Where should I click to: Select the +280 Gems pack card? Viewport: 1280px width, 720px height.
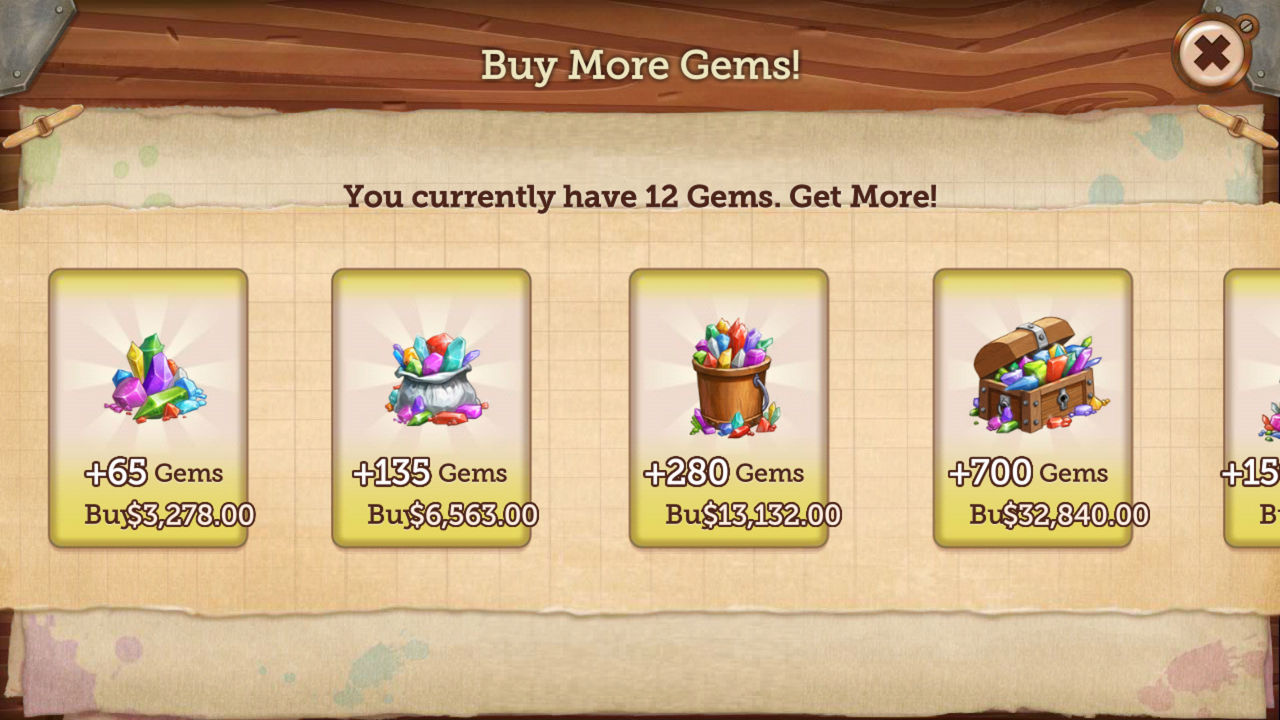(730, 405)
